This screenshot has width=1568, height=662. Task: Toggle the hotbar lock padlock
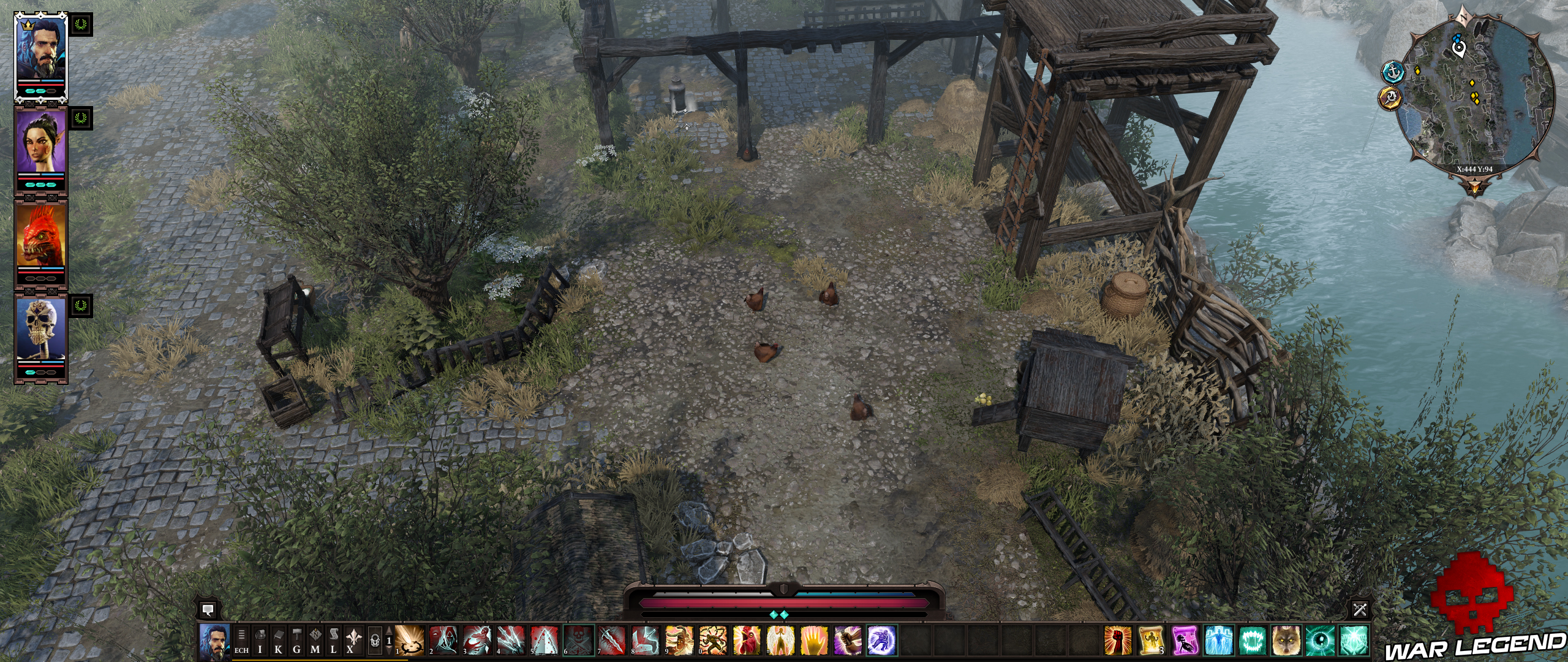(374, 640)
